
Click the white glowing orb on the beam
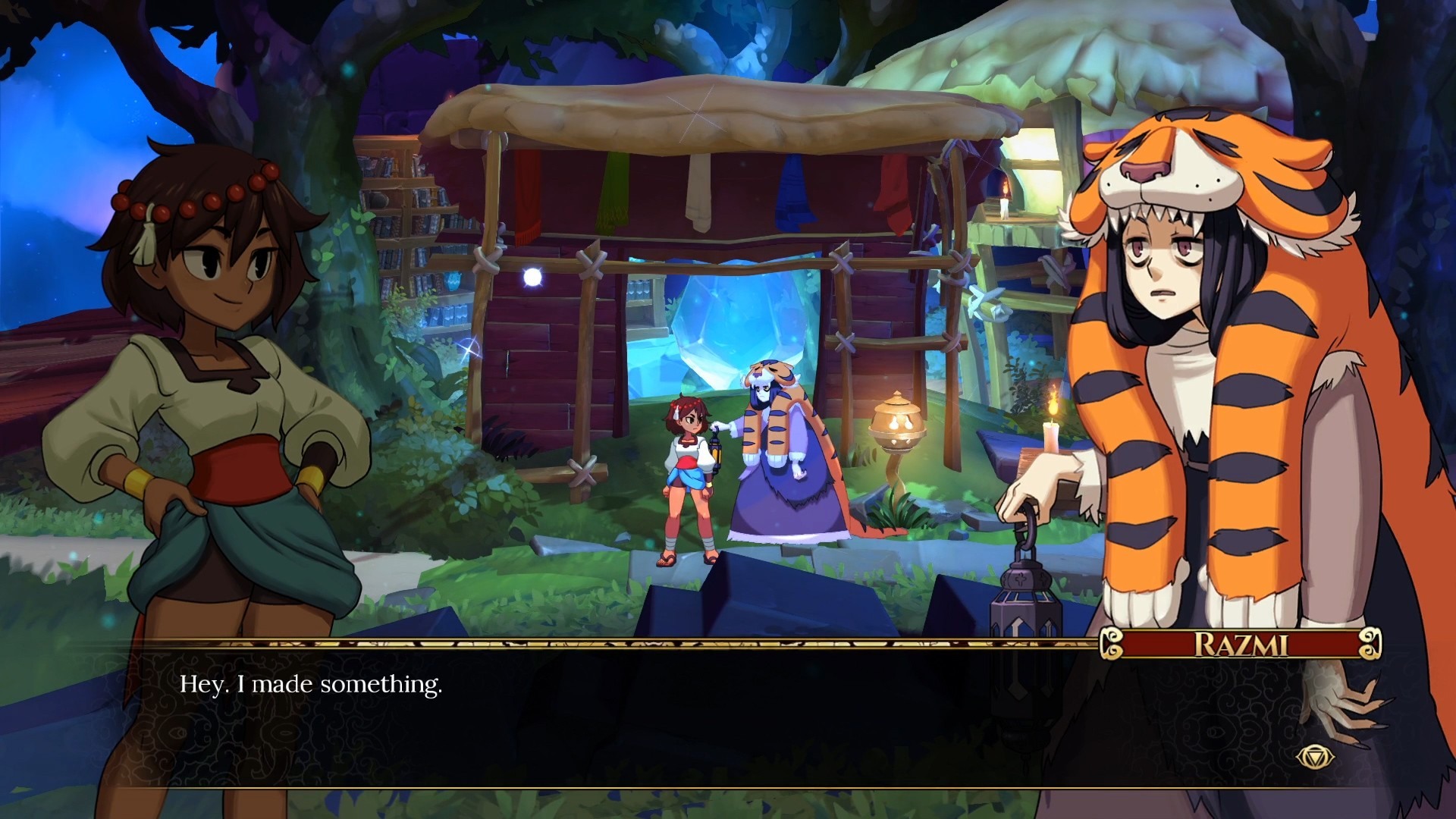[x=531, y=278]
